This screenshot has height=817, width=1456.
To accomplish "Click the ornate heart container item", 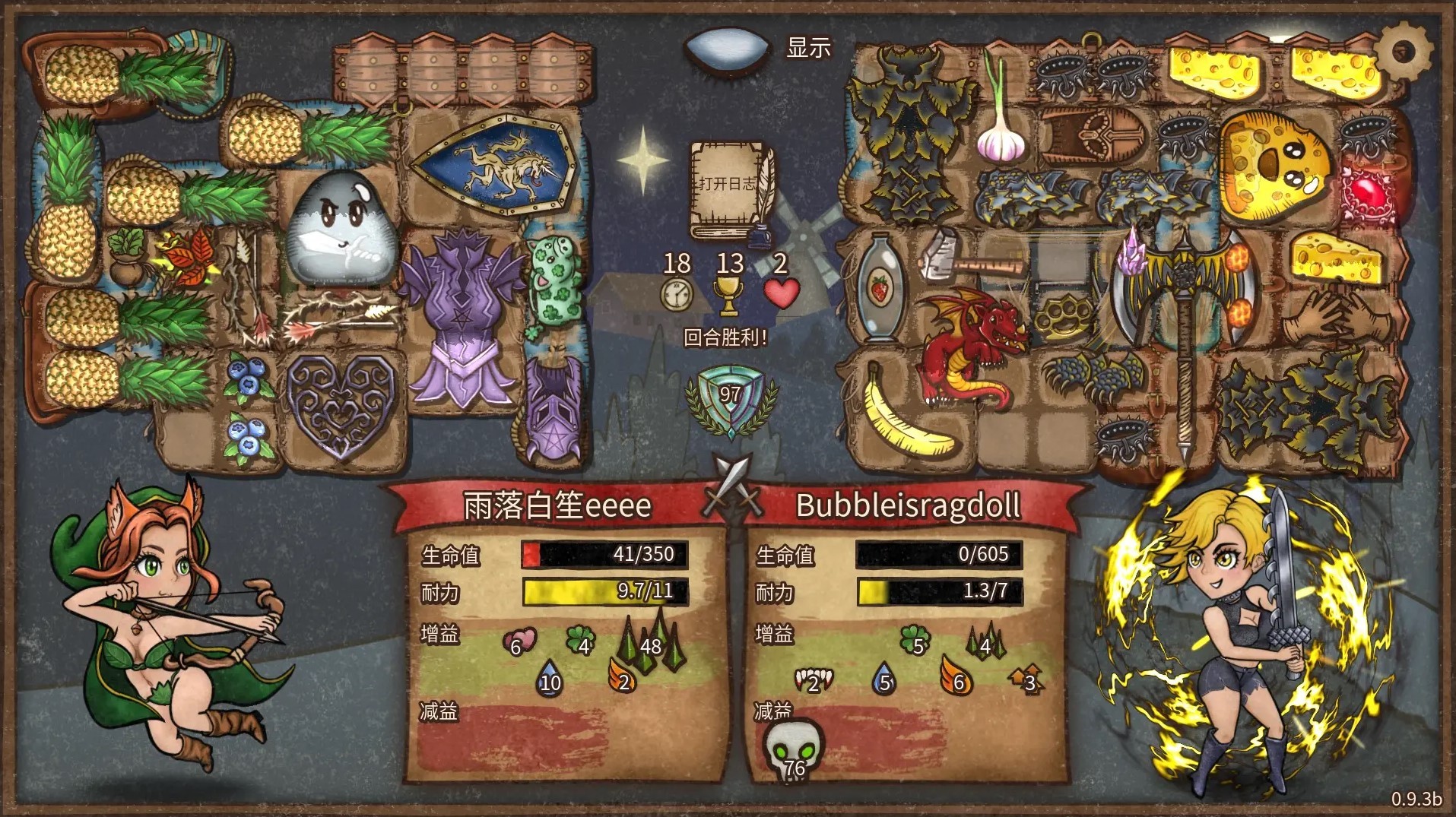I will [341, 405].
